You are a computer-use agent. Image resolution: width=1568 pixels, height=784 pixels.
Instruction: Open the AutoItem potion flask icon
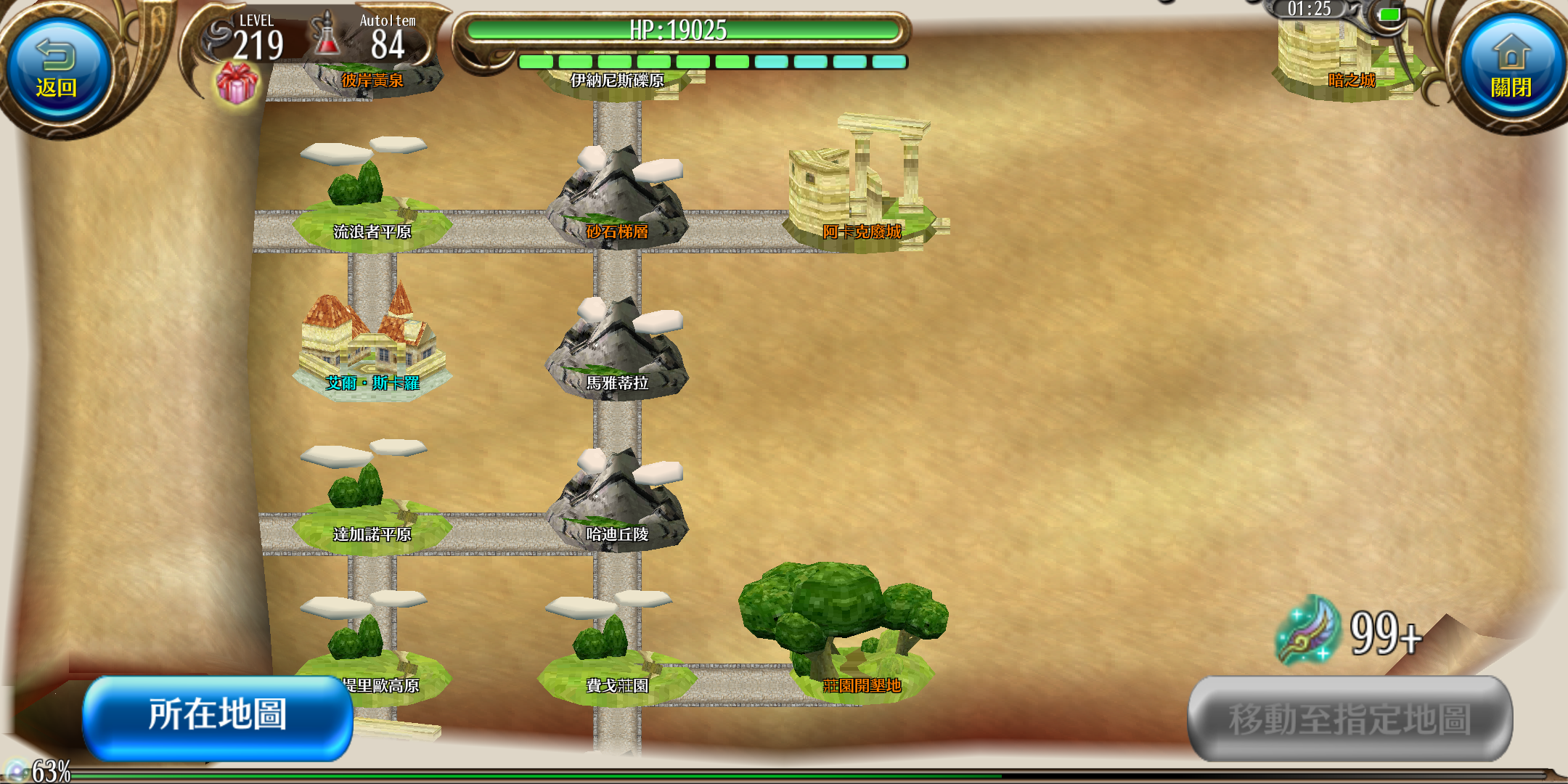click(327, 35)
